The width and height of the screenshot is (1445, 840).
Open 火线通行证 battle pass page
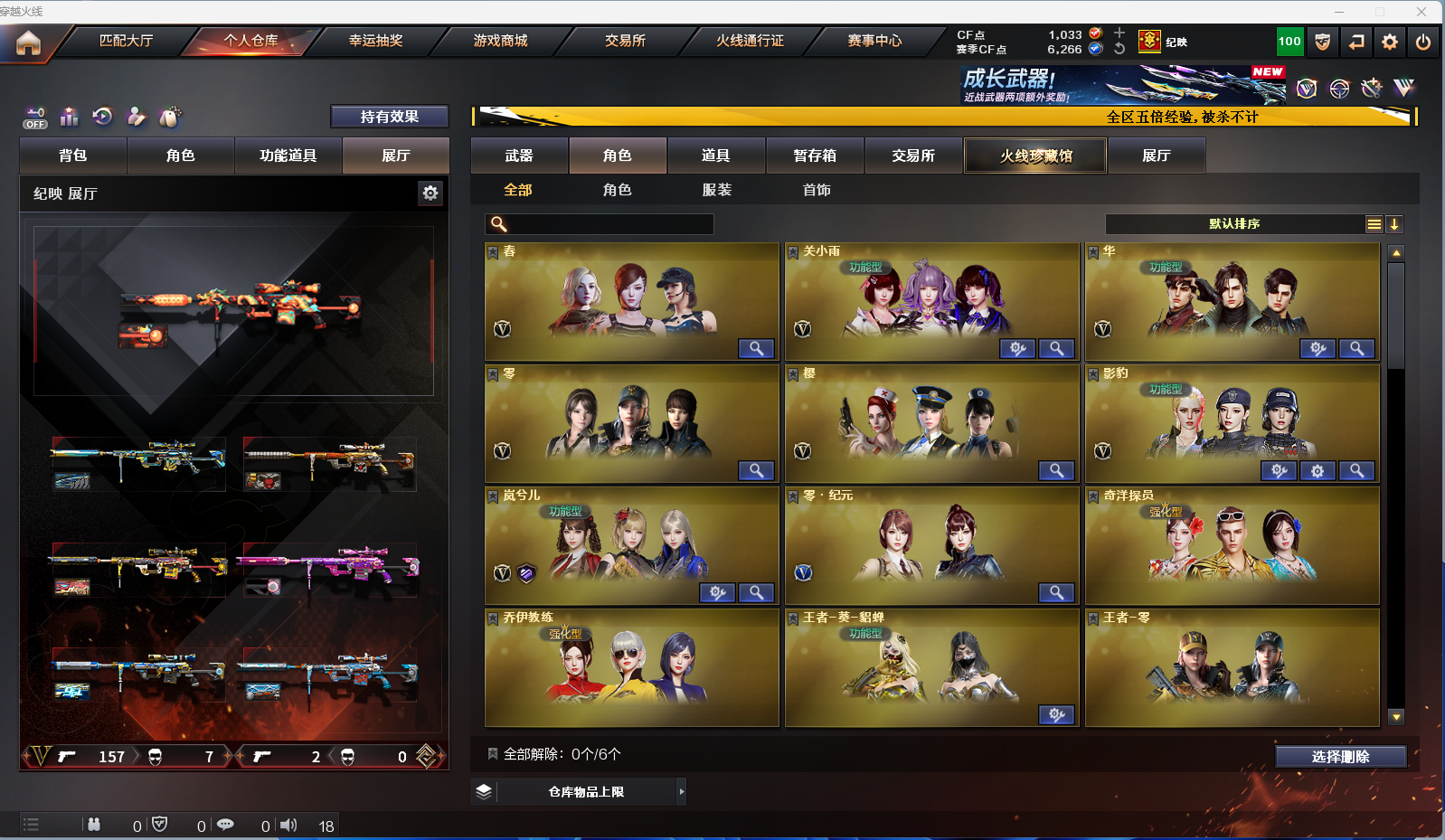(x=750, y=41)
